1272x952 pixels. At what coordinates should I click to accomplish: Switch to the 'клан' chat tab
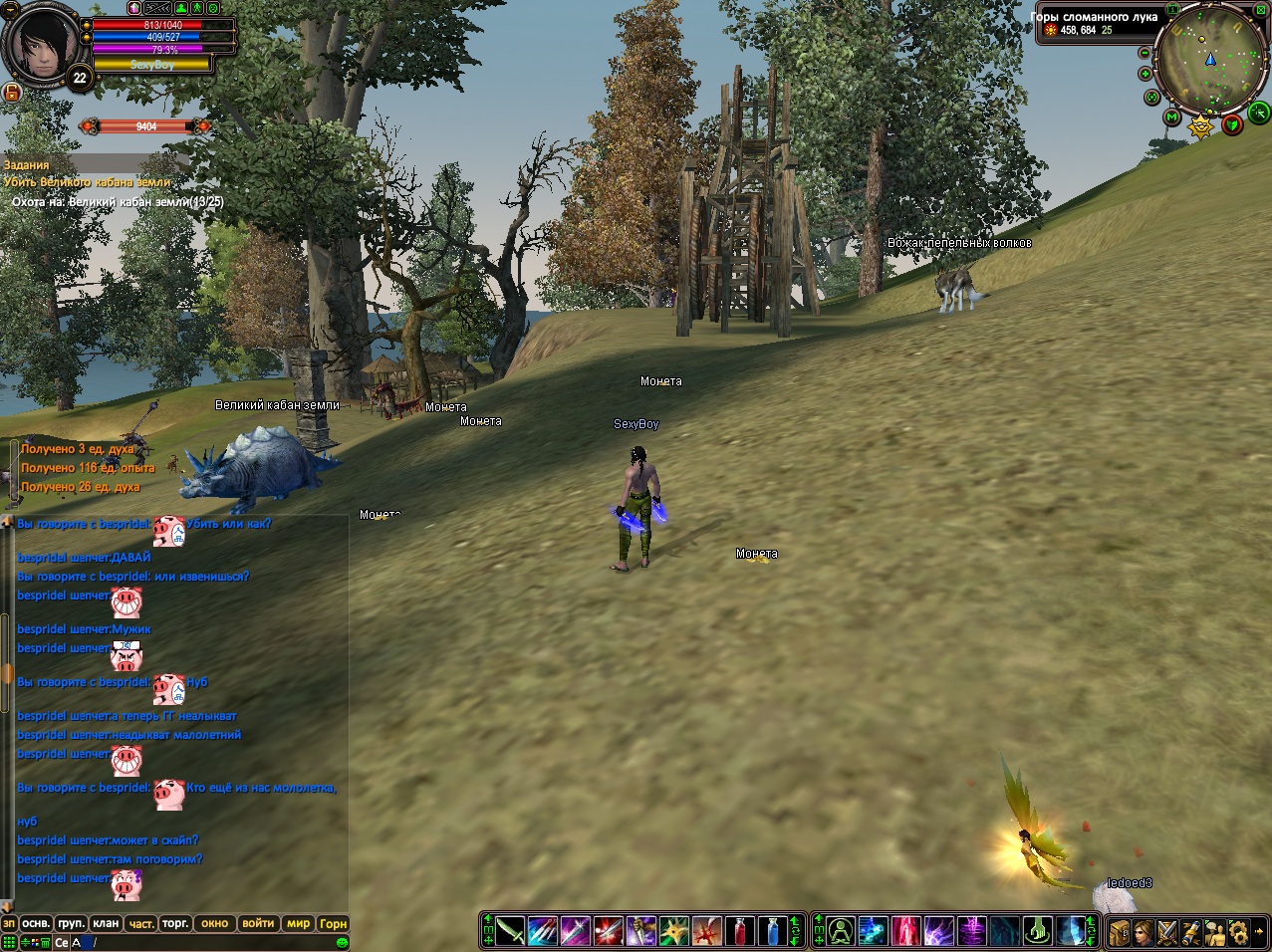(106, 923)
